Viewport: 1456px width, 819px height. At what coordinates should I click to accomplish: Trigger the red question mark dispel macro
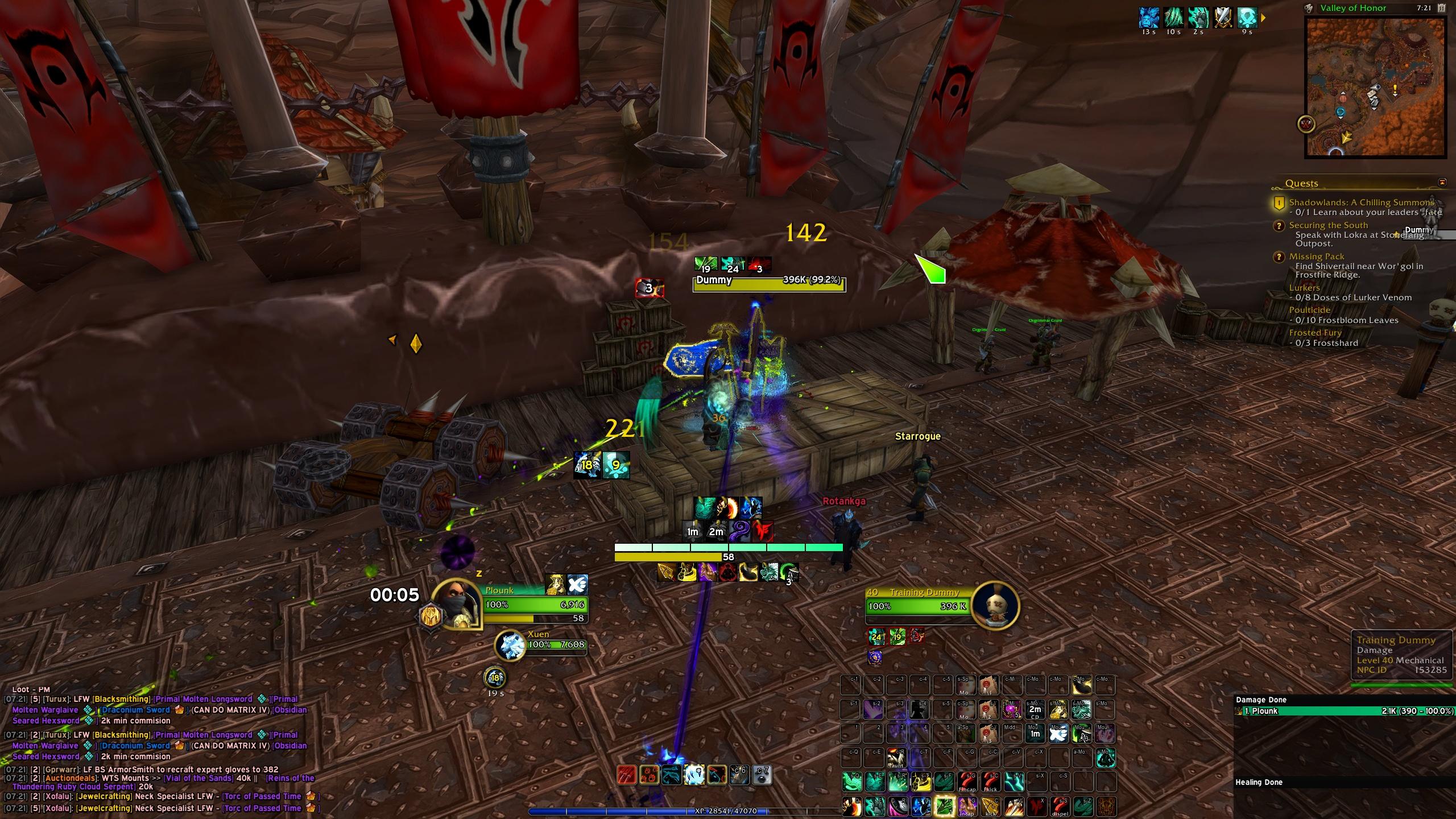[x=1059, y=806]
